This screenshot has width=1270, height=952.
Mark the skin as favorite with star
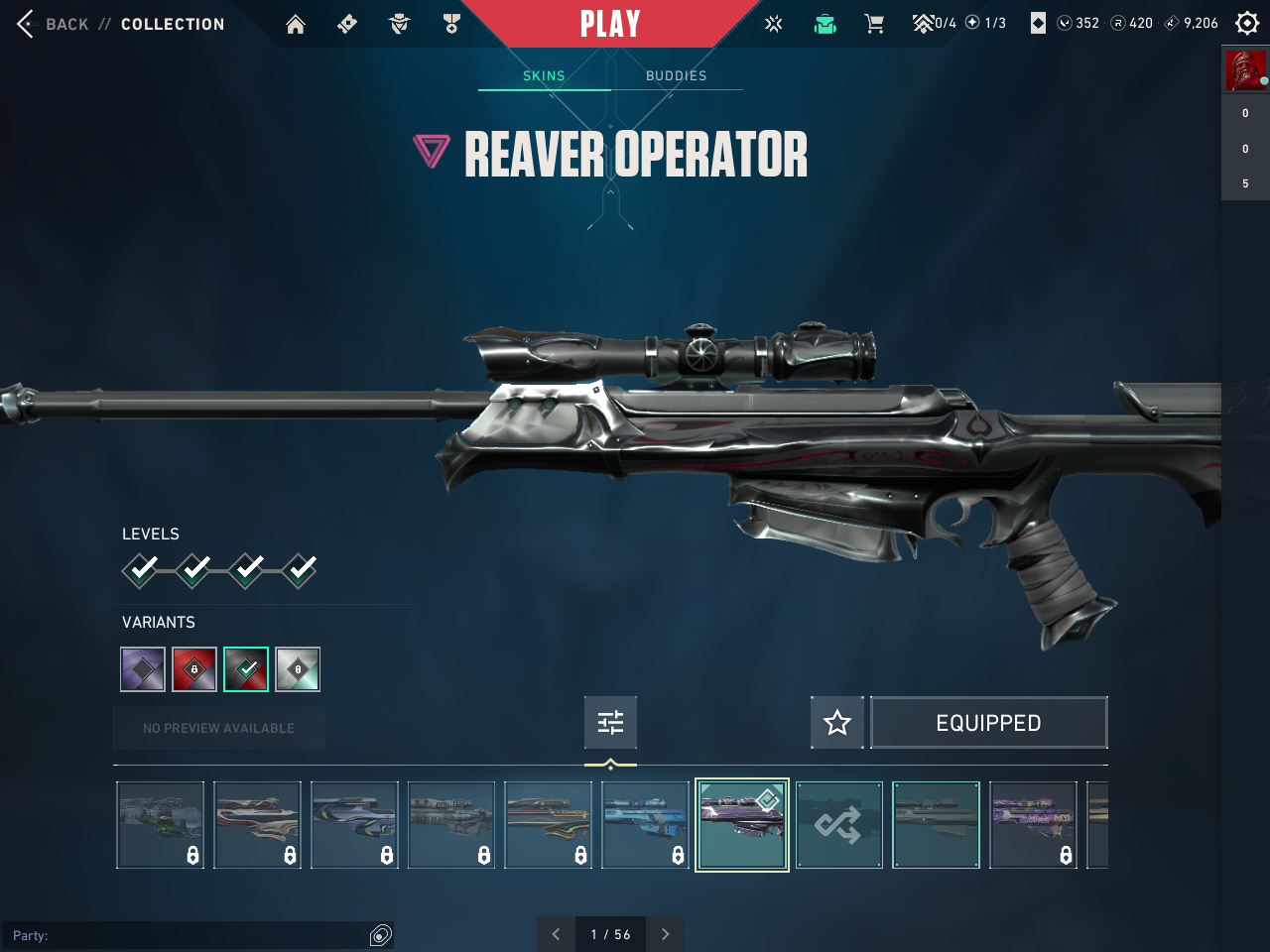pyautogui.click(x=837, y=722)
